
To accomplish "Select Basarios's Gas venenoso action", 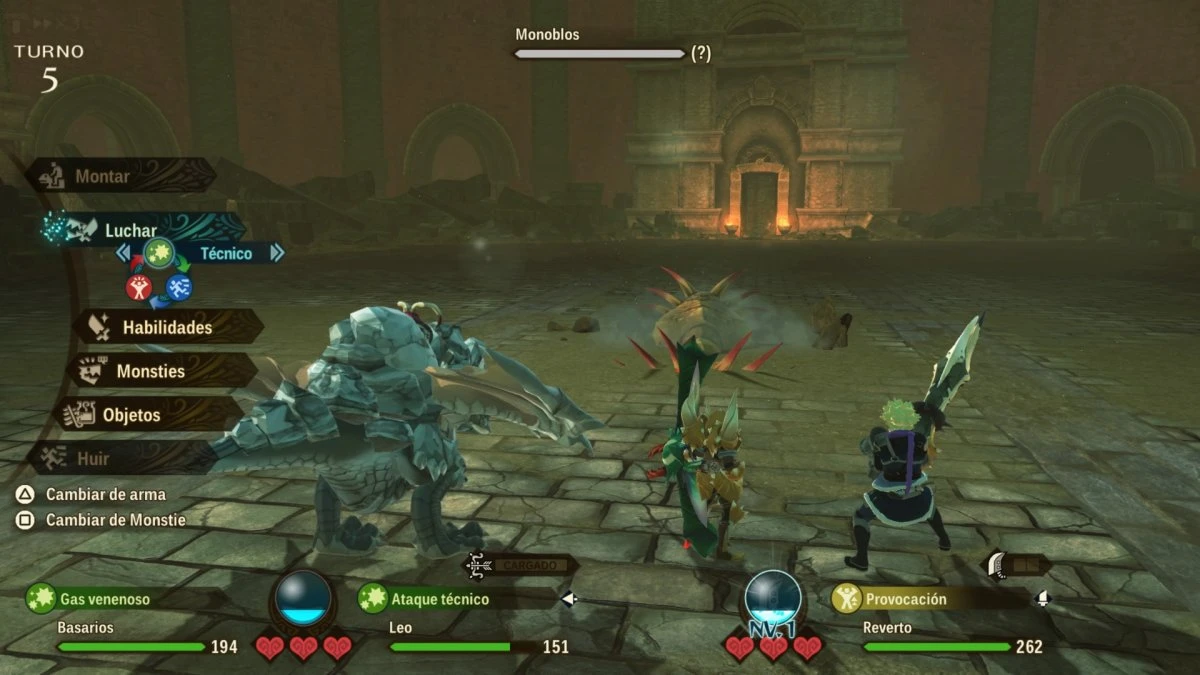I will click(x=104, y=599).
